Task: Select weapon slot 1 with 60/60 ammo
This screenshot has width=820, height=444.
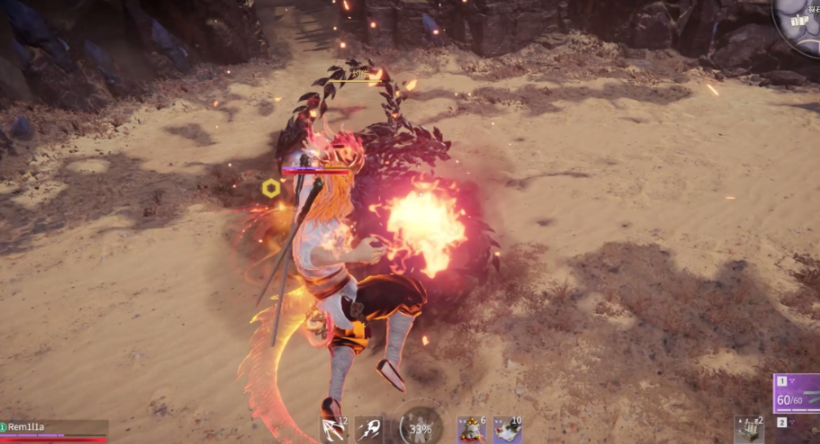Action: coord(796,393)
